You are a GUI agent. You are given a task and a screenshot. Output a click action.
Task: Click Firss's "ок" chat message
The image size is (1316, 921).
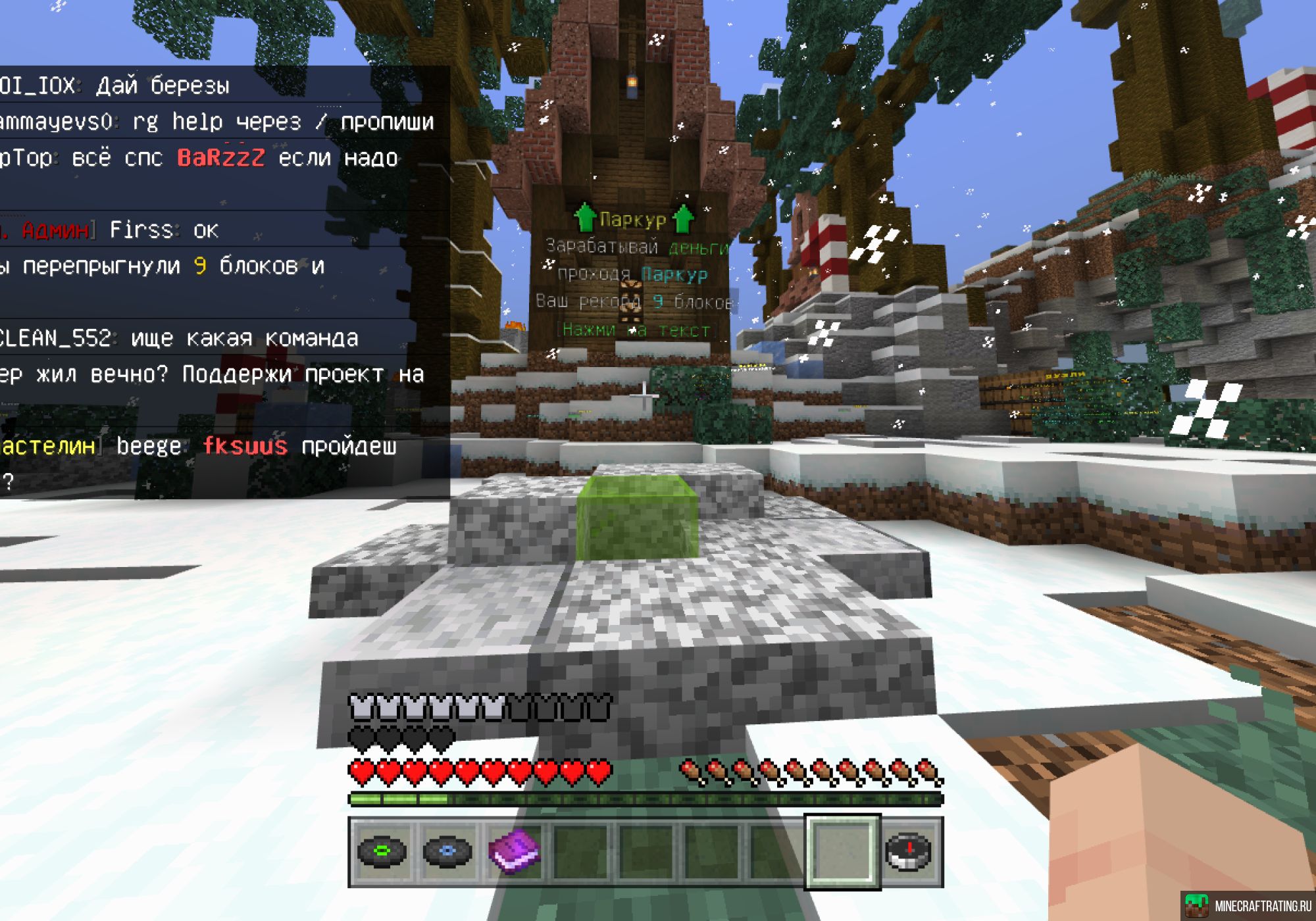tap(205, 230)
